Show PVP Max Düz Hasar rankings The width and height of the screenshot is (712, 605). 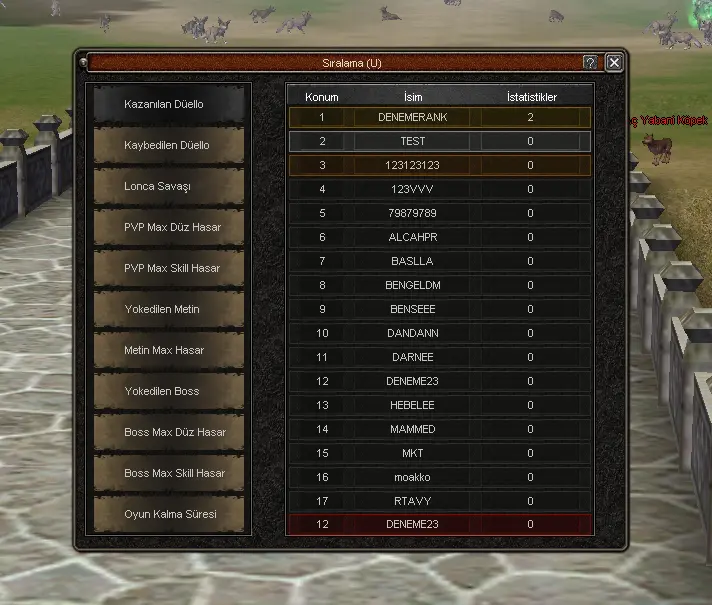[168, 227]
